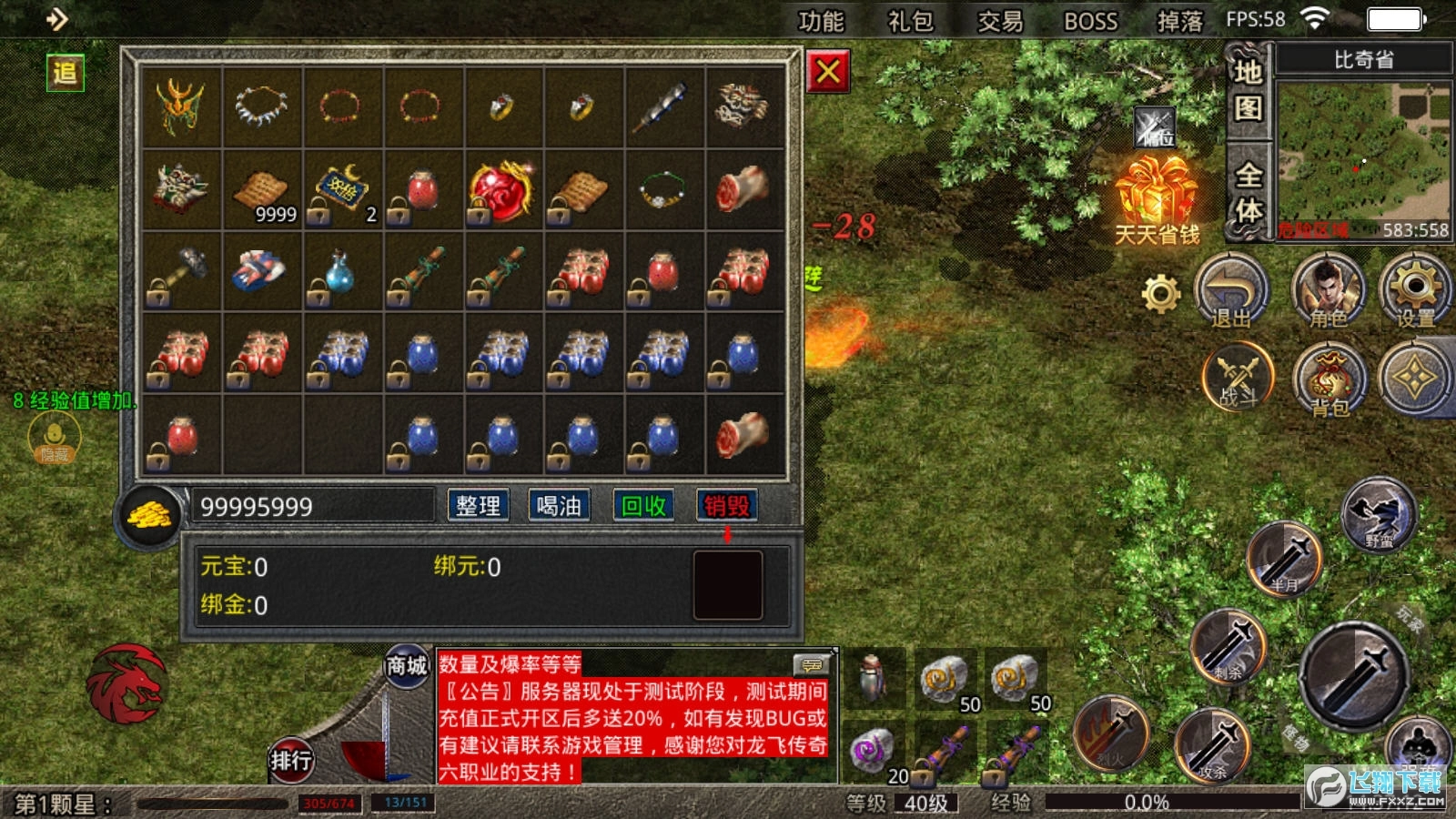Image resolution: width=1456 pixels, height=819 pixels.
Task: Open the 设置 settings gear
Action: (1415, 291)
